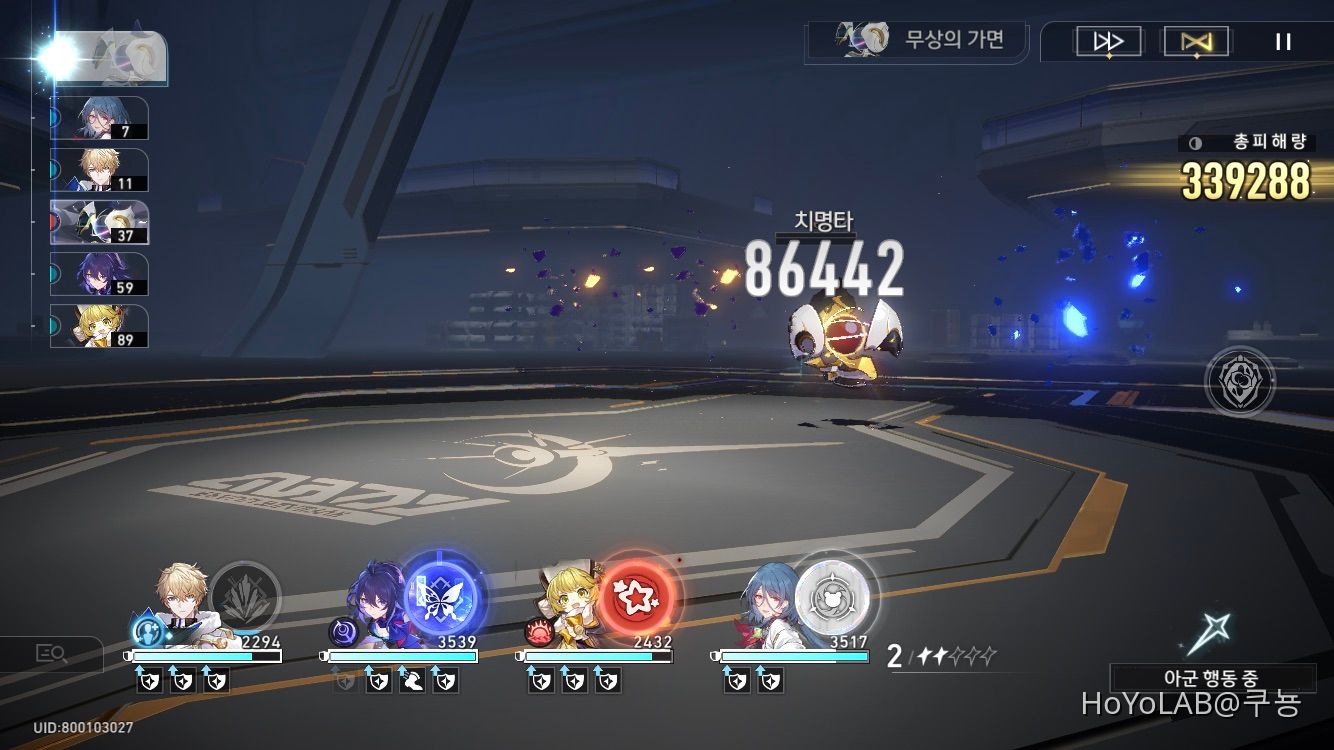Pause the ongoing battle

[1283, 41]
